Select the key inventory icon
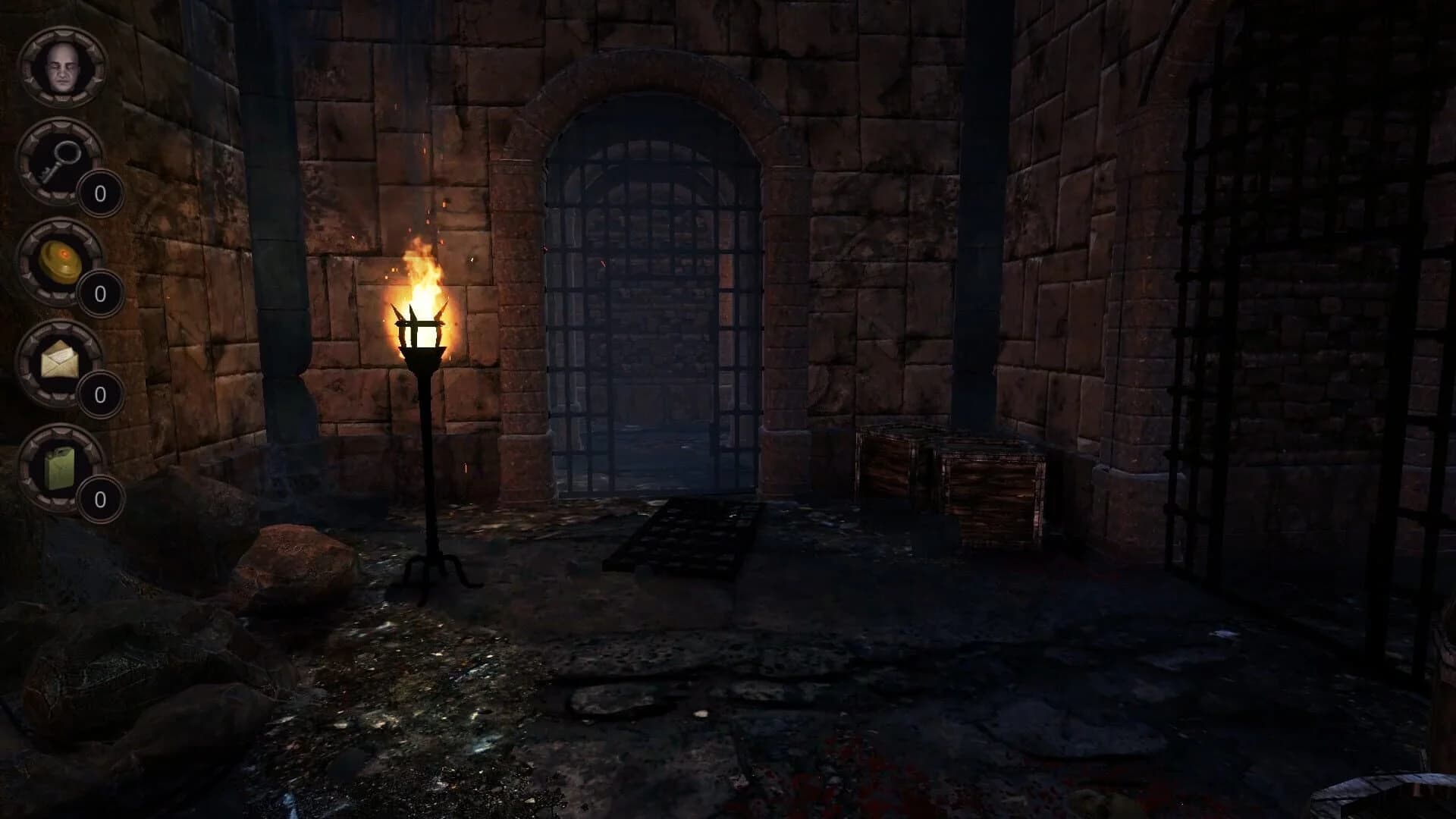This screenshot has width=1456, height=819. [x=59, y=162]
